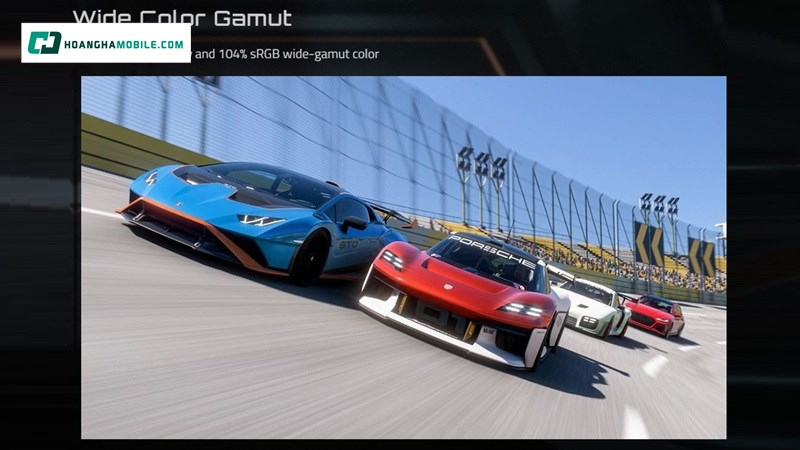Click the HoangHaMobile.com logo
This screenshot has width=800, height=450.
click(106, 43)
